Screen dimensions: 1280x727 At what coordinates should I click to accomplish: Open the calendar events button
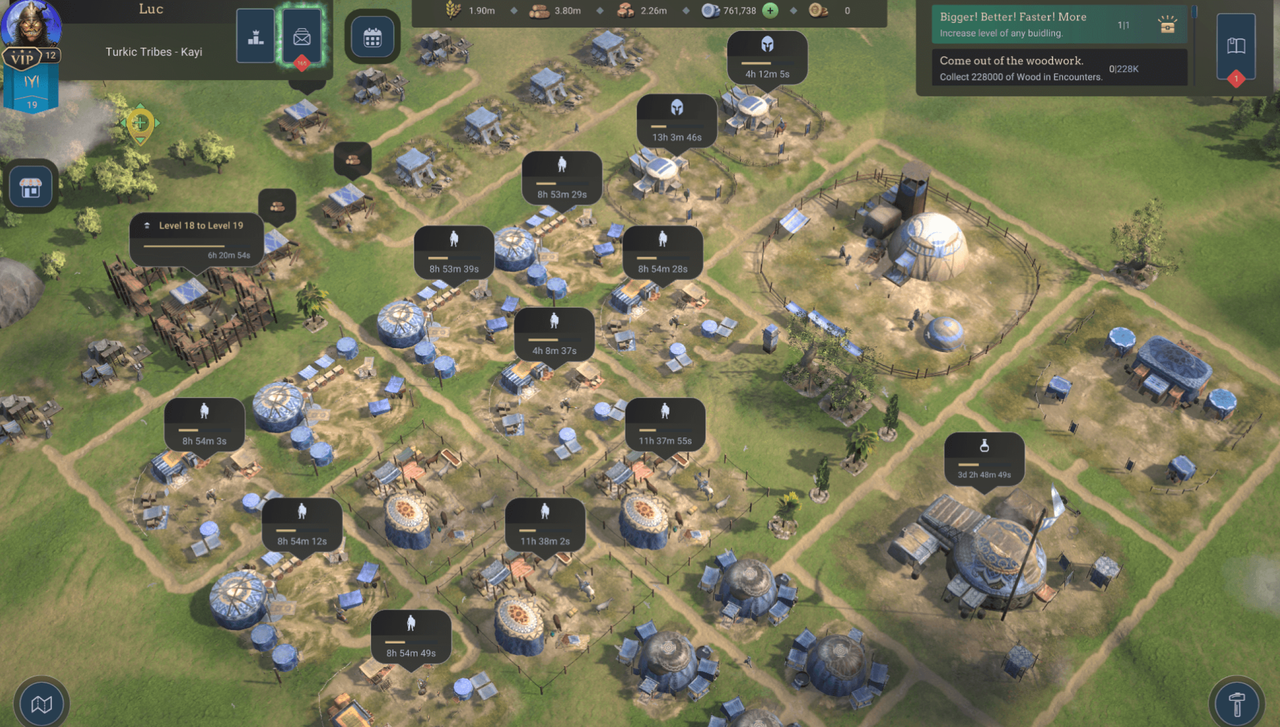coord(373,38)
